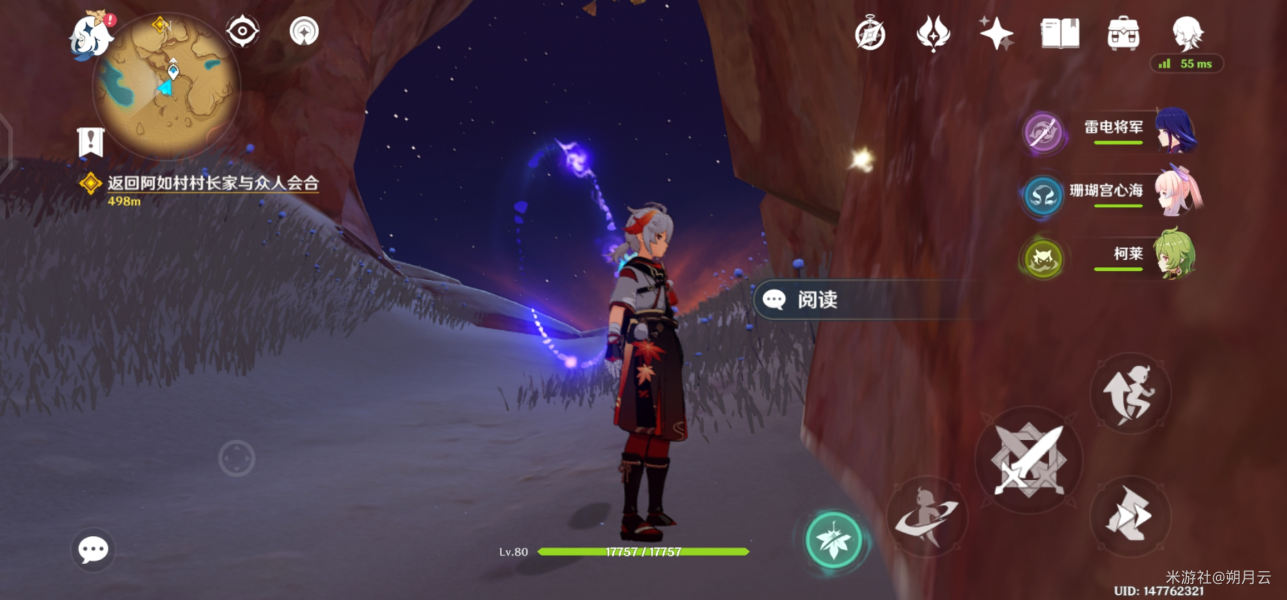Open the circular minimap
Image resolution: width=1287 pixels, height=600 pixels.
click(x=166, y=84)
